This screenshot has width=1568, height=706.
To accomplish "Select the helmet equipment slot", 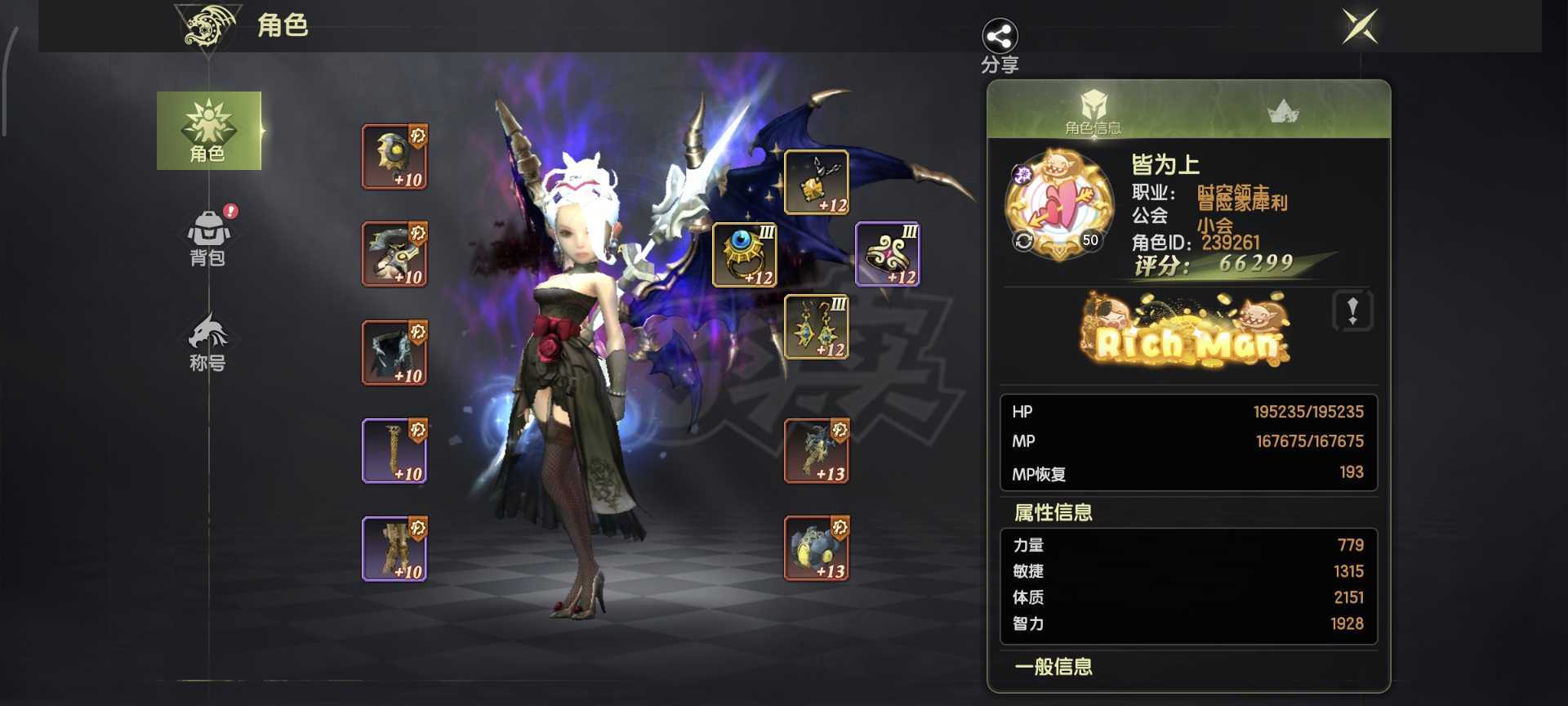I will tap(394, 157).
